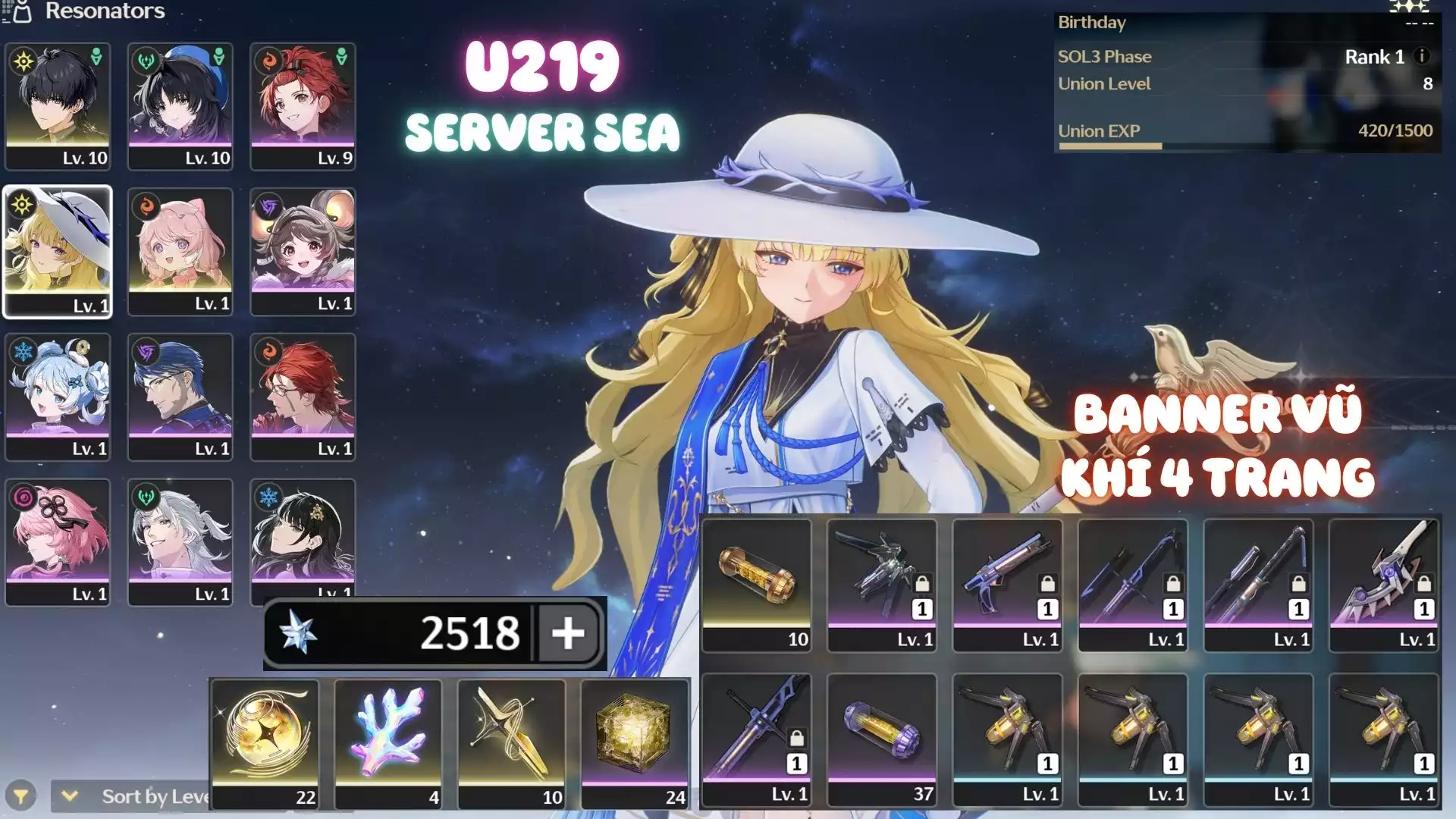
Task: Select the red-haired man with glasses
Action: (x=303, y=396)
